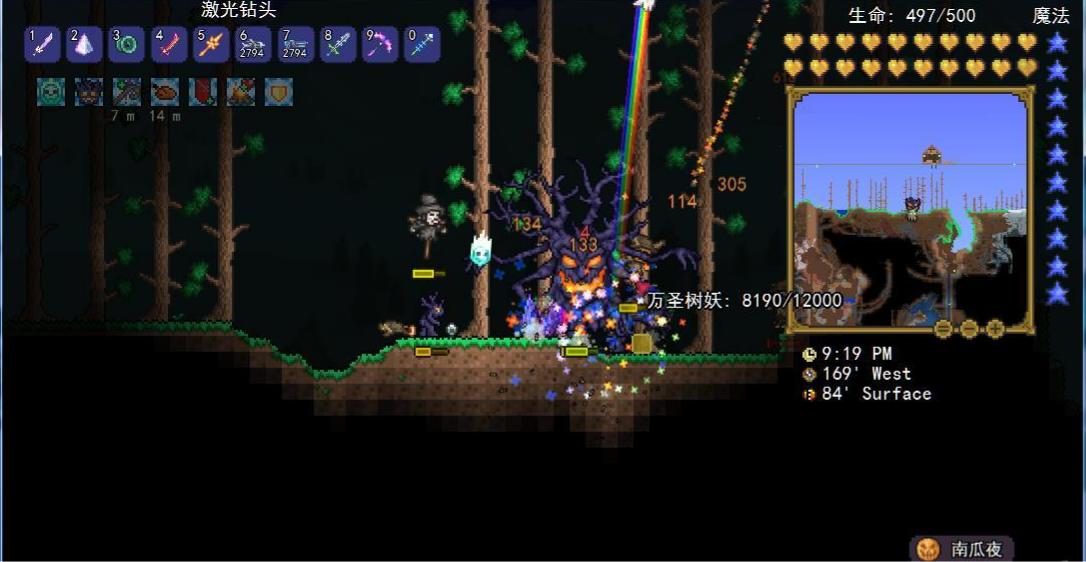
Task: Select the pink pickaxe in slot 9
Action: click(380, 44)
